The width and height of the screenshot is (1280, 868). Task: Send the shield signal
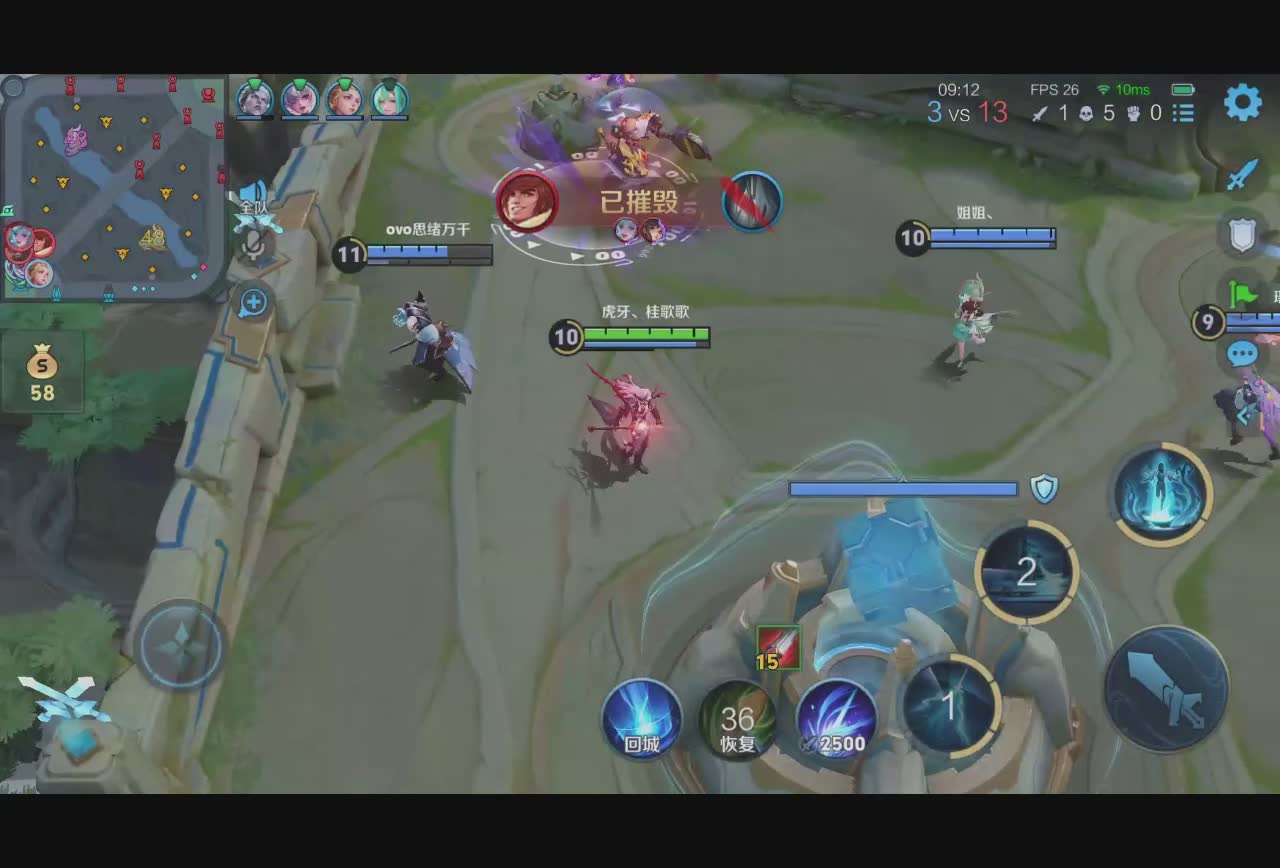(x=1242, y=235)
